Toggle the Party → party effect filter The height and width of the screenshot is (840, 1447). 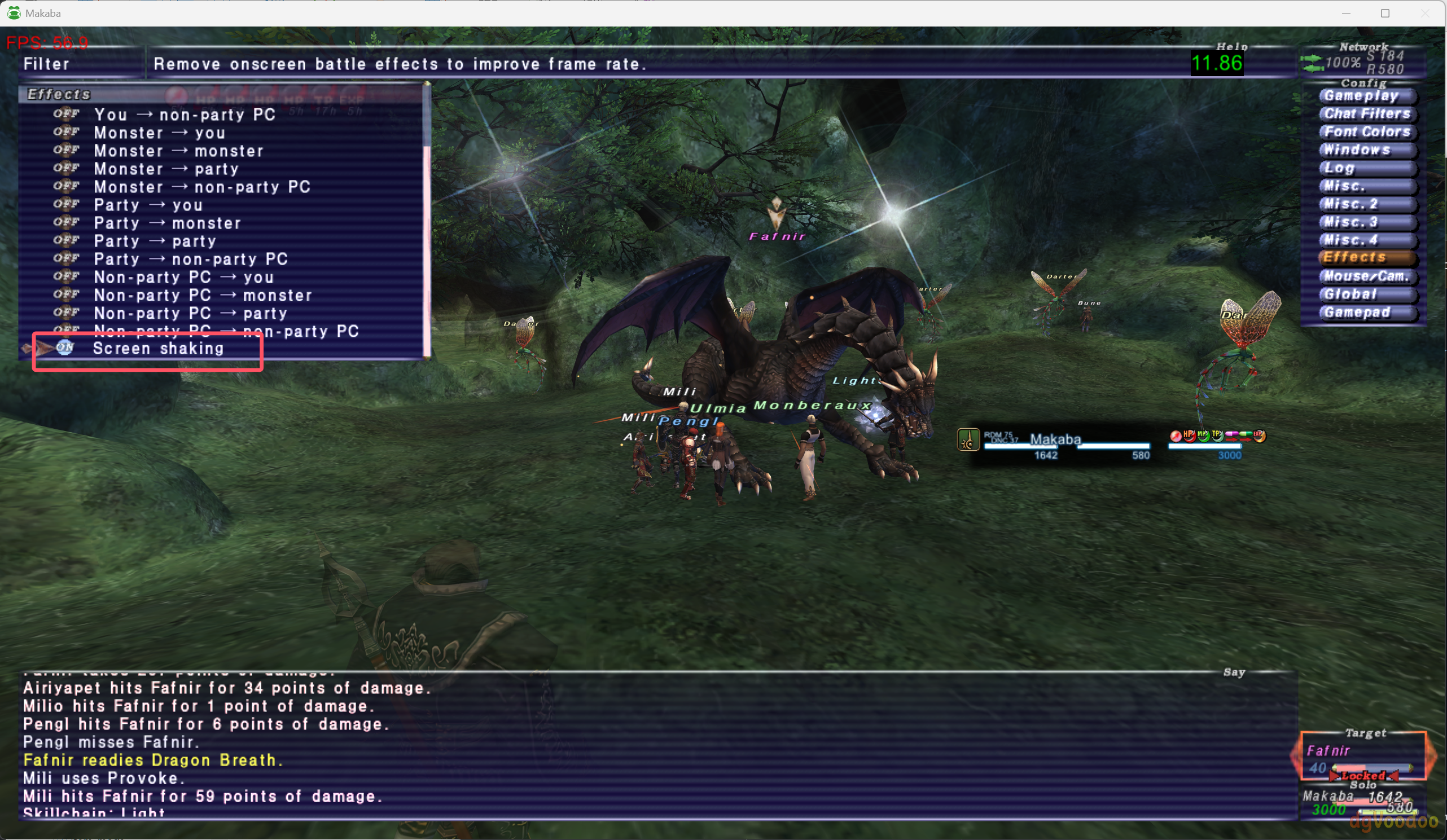tap(155, 241)
